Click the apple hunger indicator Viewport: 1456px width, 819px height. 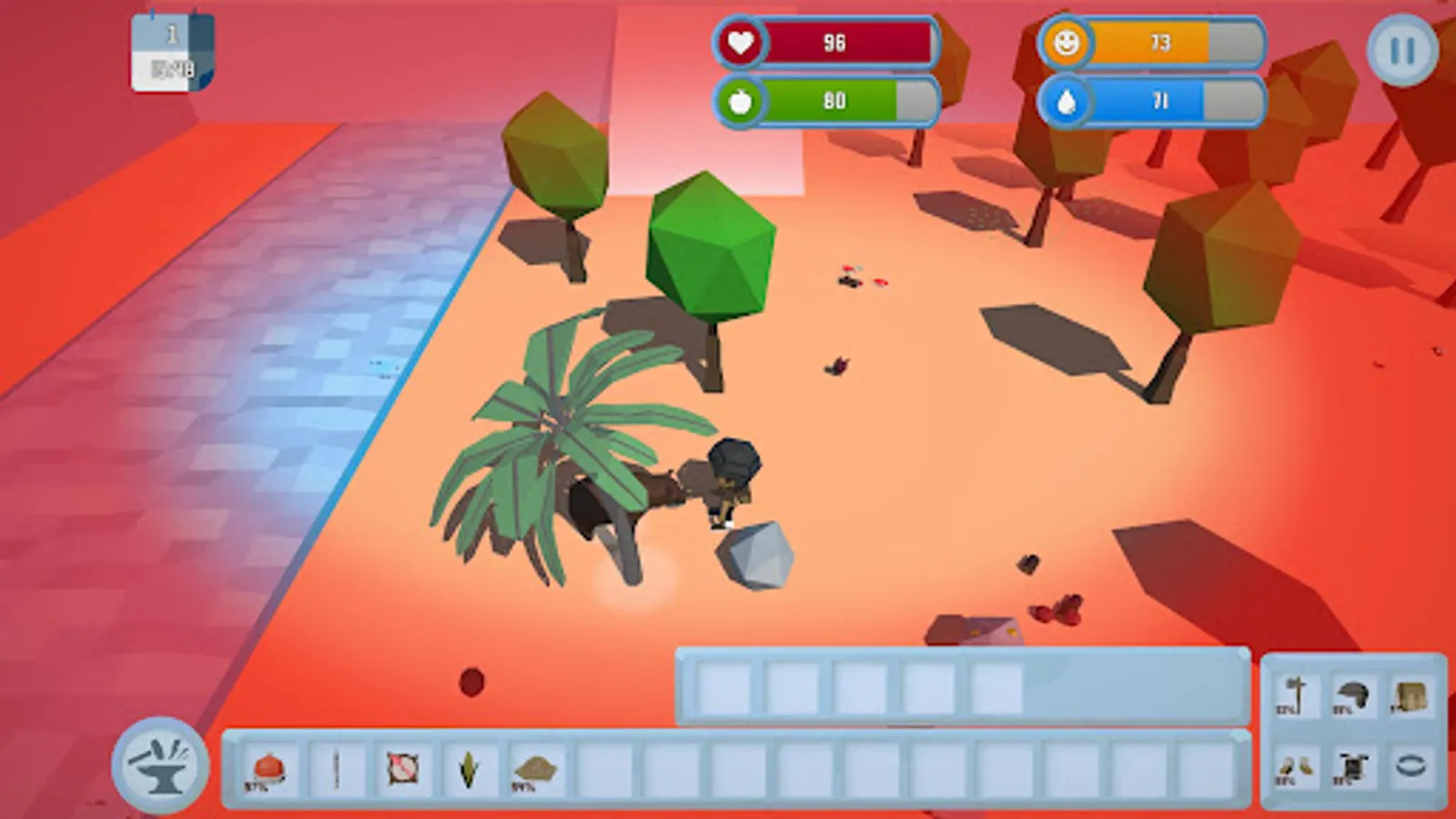coord(742,100)
